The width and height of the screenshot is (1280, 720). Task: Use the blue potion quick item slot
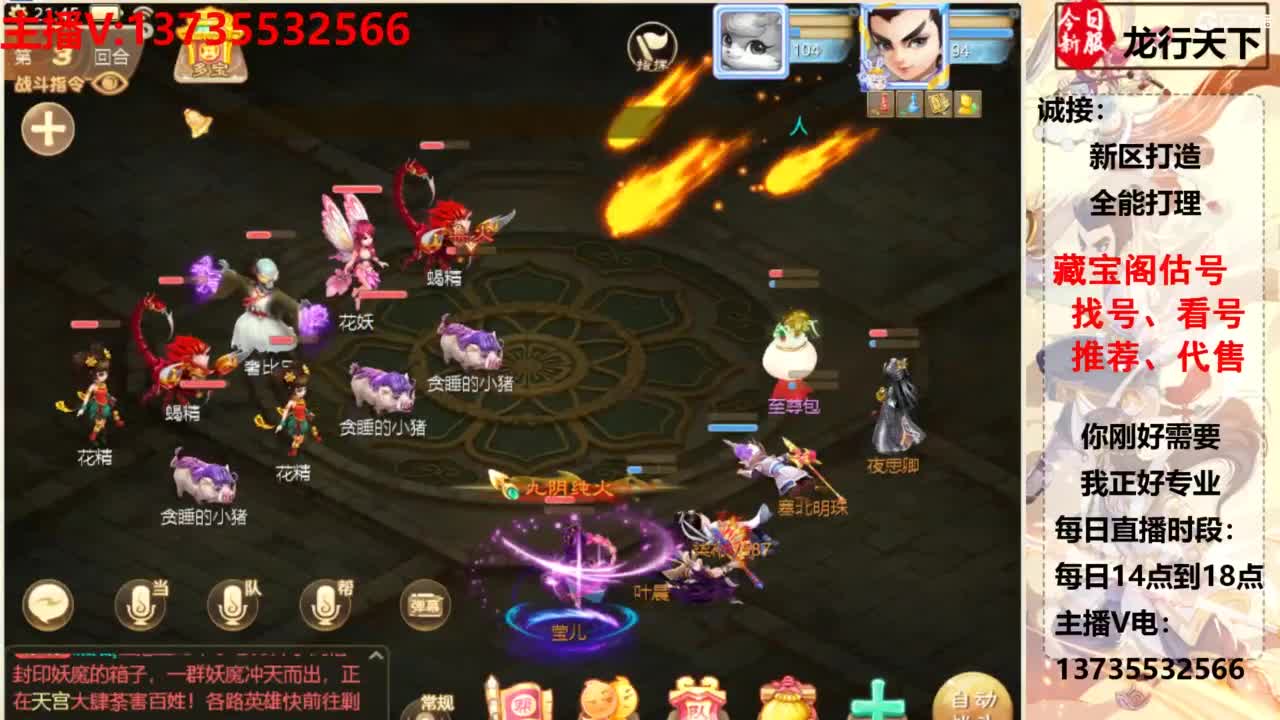click(908, 104)
